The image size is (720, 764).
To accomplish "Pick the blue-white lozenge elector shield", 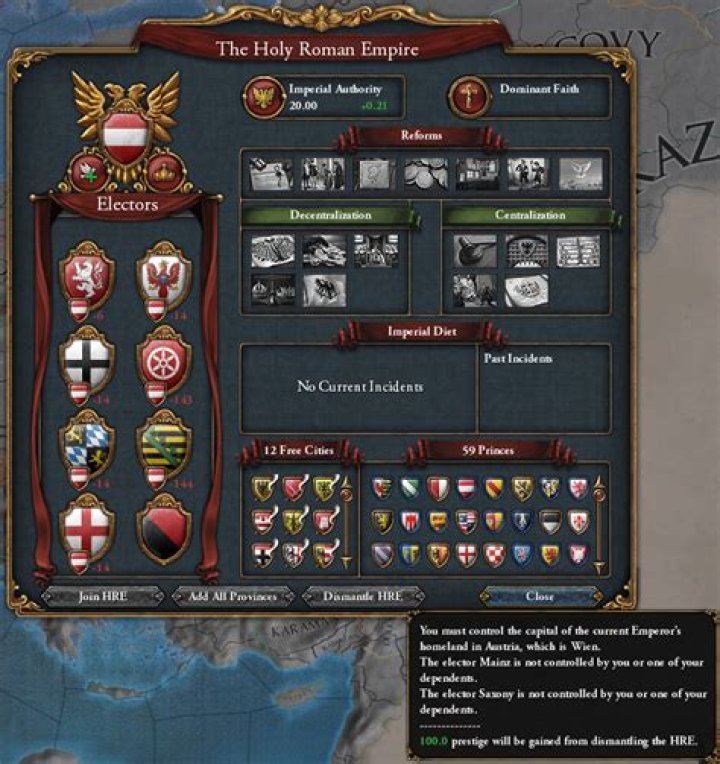I will tap(87, 443).
